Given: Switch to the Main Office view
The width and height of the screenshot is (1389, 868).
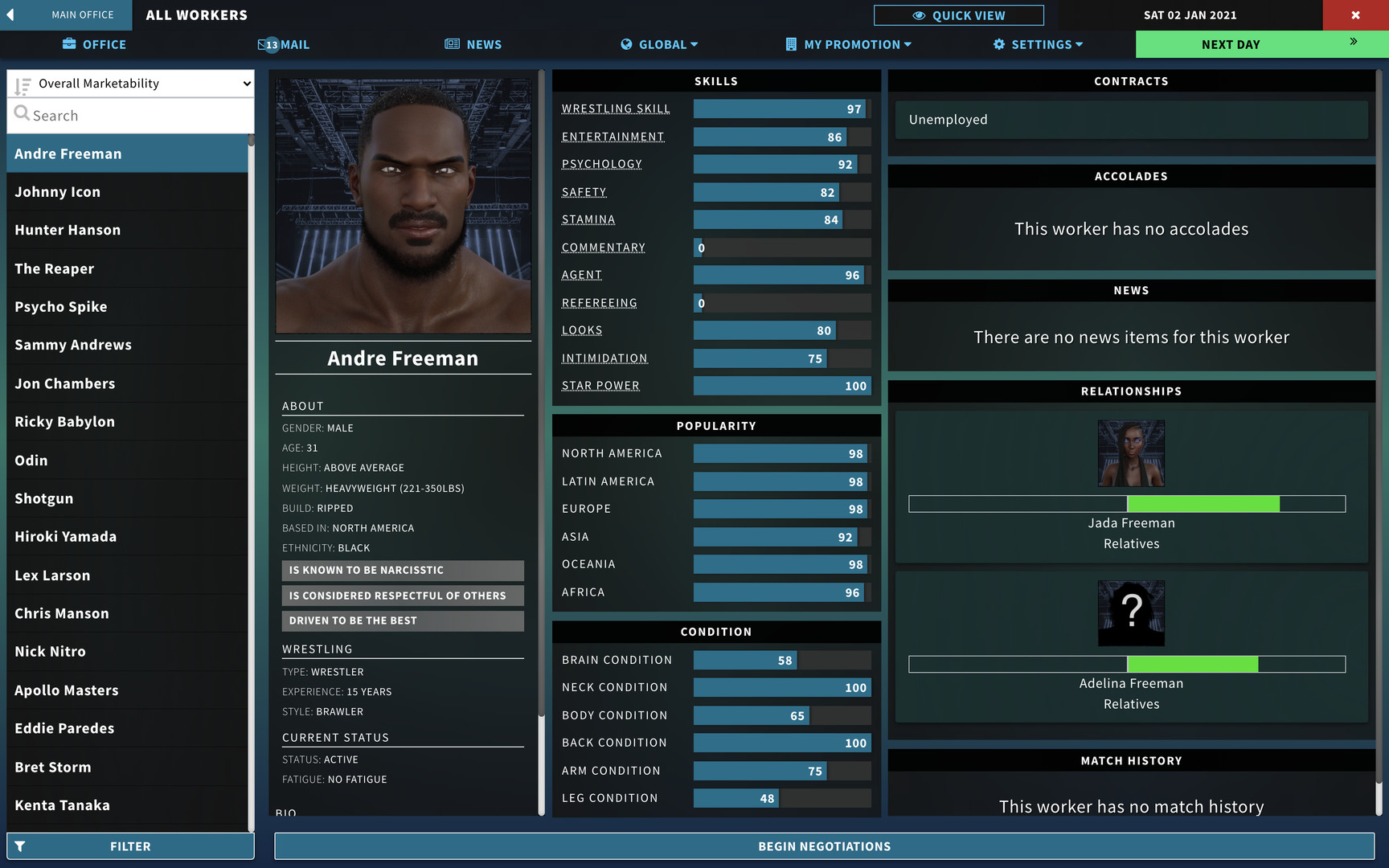Looking at the screenshot, I should 81,14.
